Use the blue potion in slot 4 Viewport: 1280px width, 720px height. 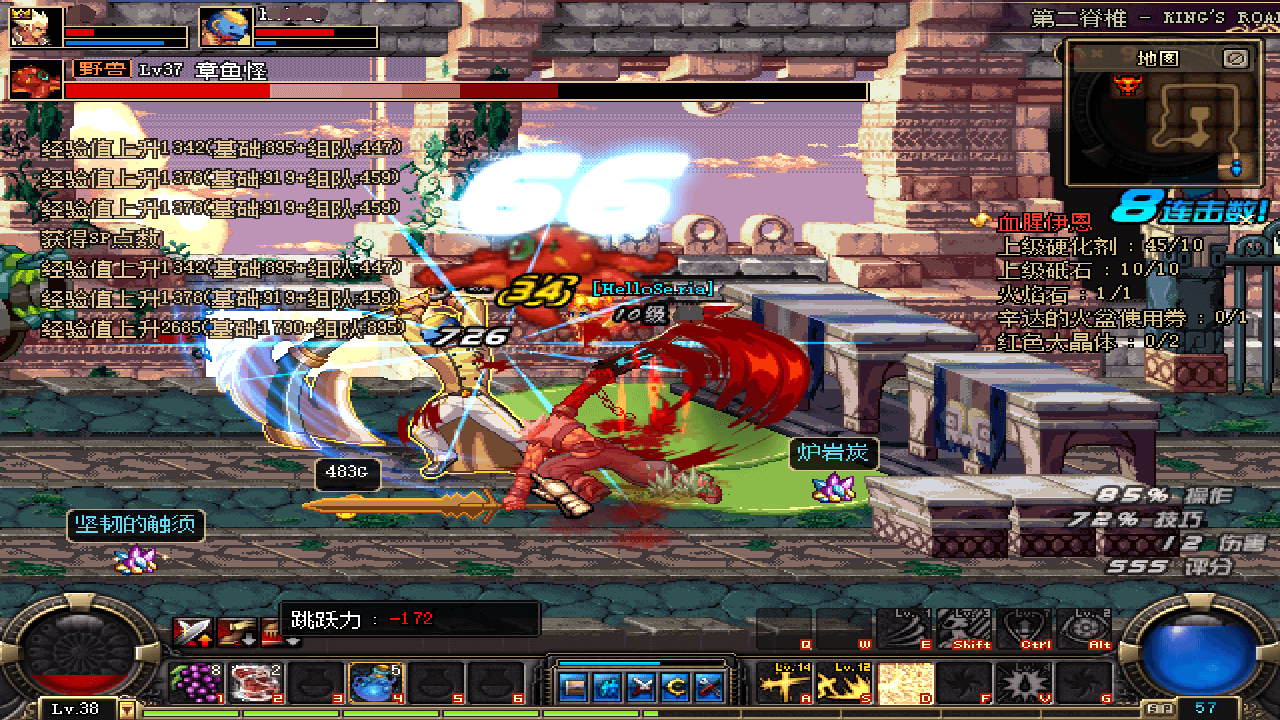(375, 683)
